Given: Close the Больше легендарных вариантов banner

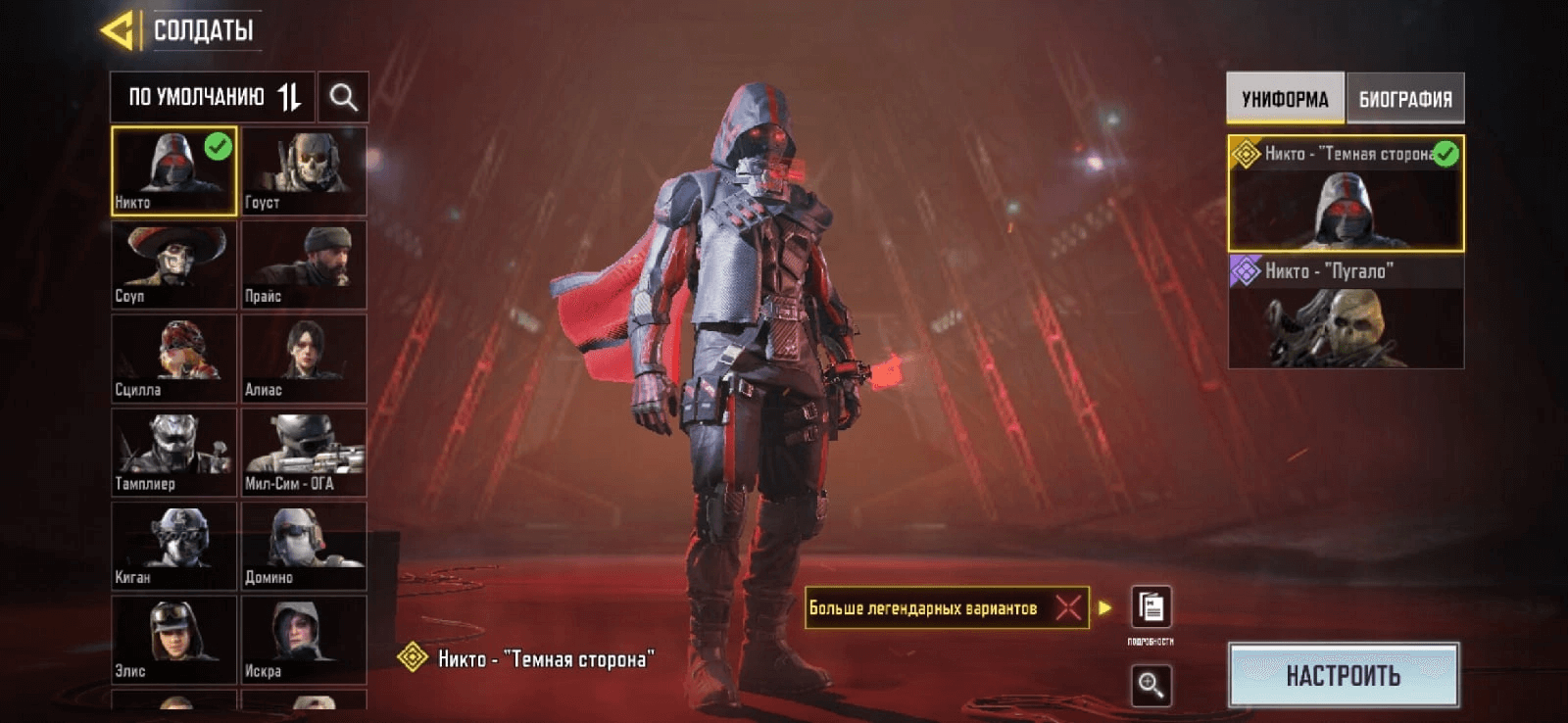Looking at the screenshot, I should coord(1068,608).
